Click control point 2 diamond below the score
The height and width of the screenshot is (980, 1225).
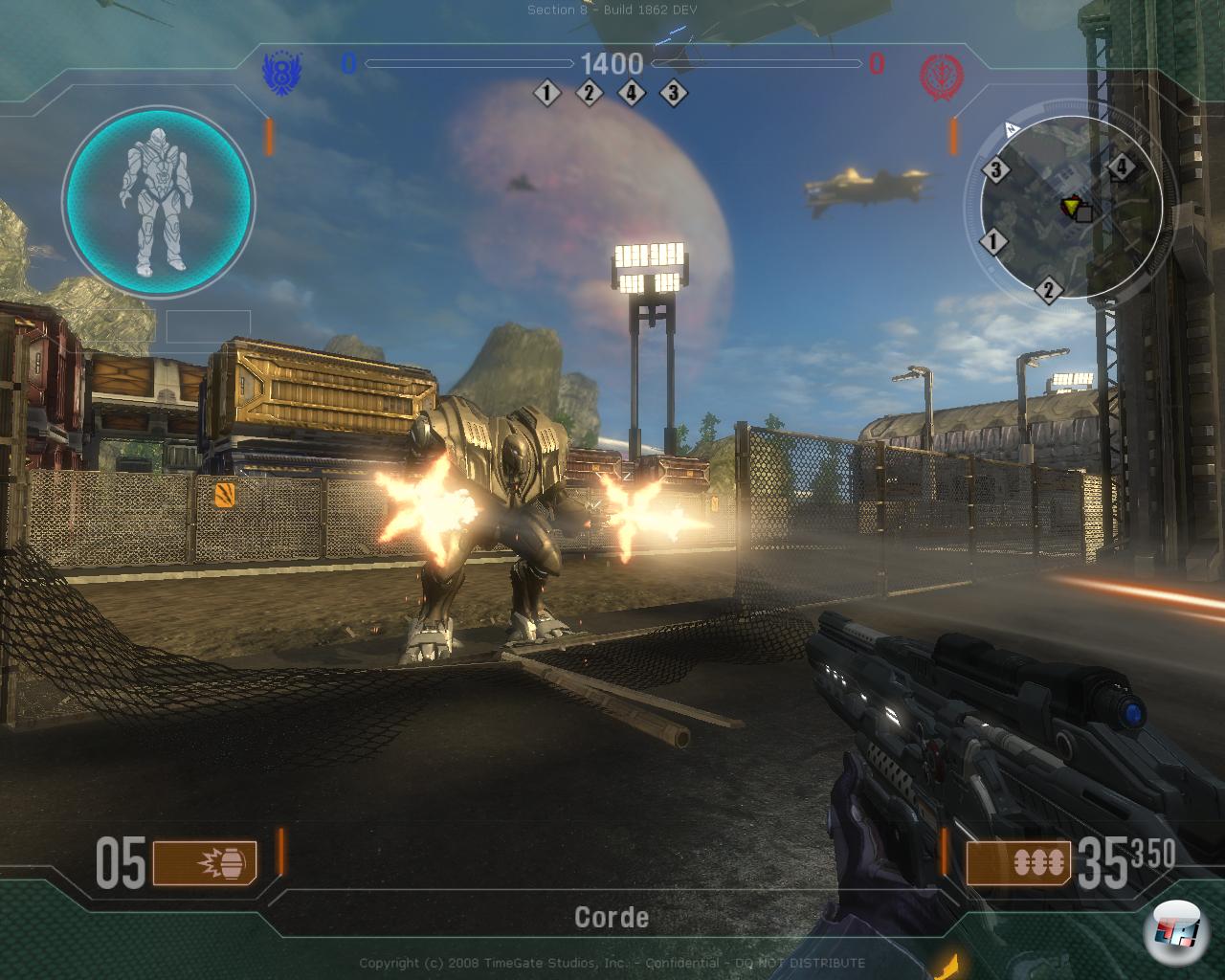[589, 93]
